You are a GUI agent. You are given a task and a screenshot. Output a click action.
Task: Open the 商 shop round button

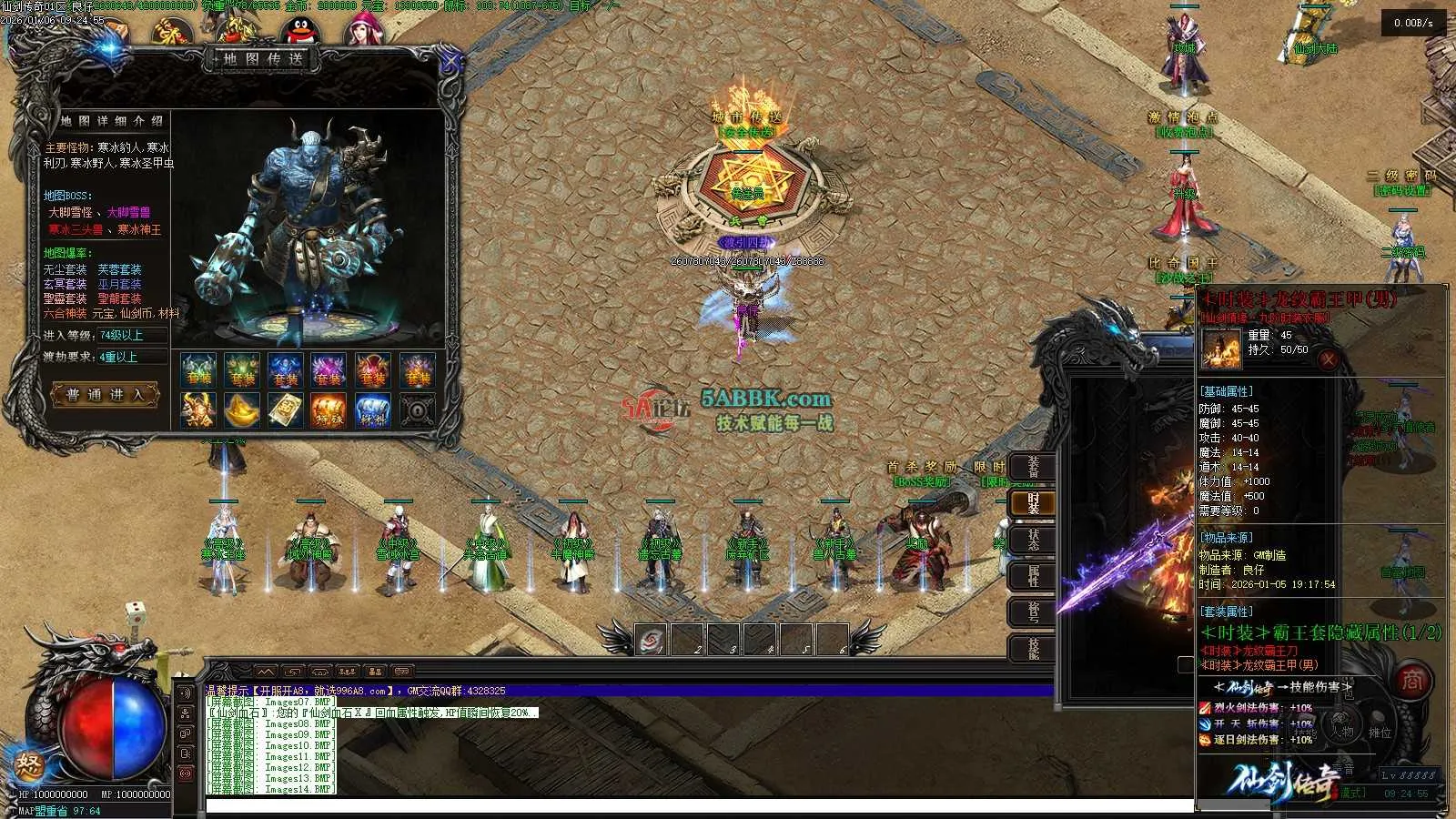tap(1410, 681)
